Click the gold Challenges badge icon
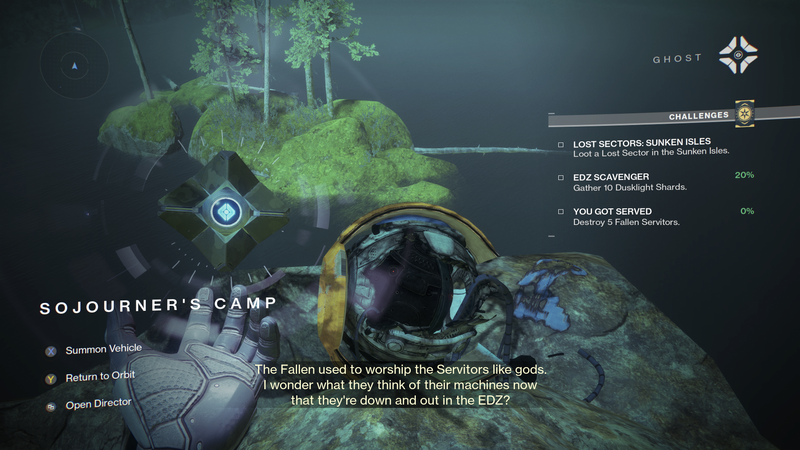 tap(743, 116)
